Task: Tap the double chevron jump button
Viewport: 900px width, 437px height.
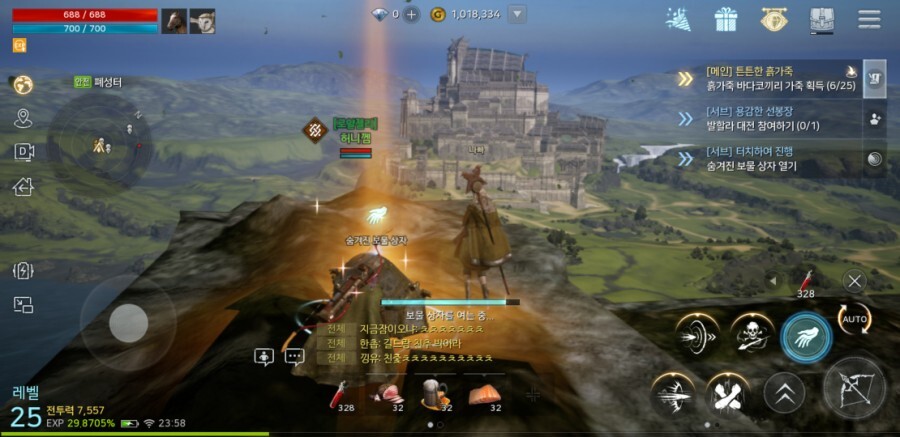Action: (x=784, y=393)
